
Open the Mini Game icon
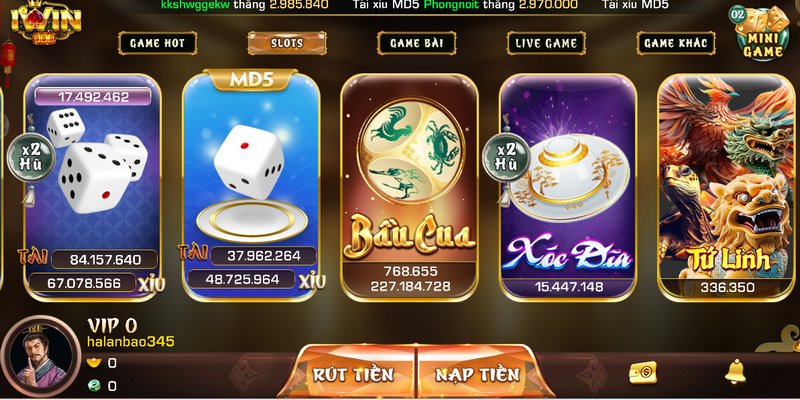[x=761, y=34]
